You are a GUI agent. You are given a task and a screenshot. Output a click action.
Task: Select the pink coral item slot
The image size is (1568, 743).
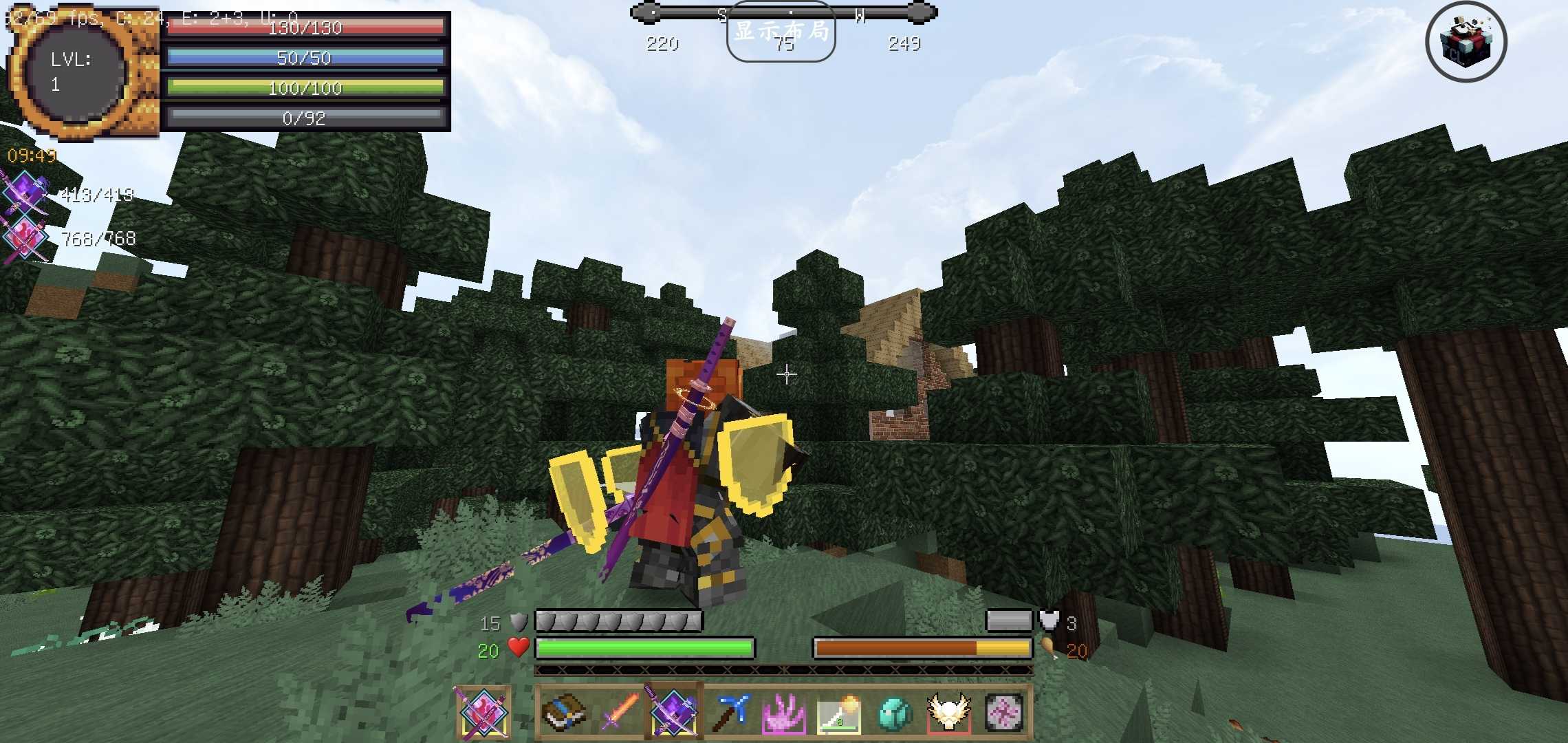(784, 712)
